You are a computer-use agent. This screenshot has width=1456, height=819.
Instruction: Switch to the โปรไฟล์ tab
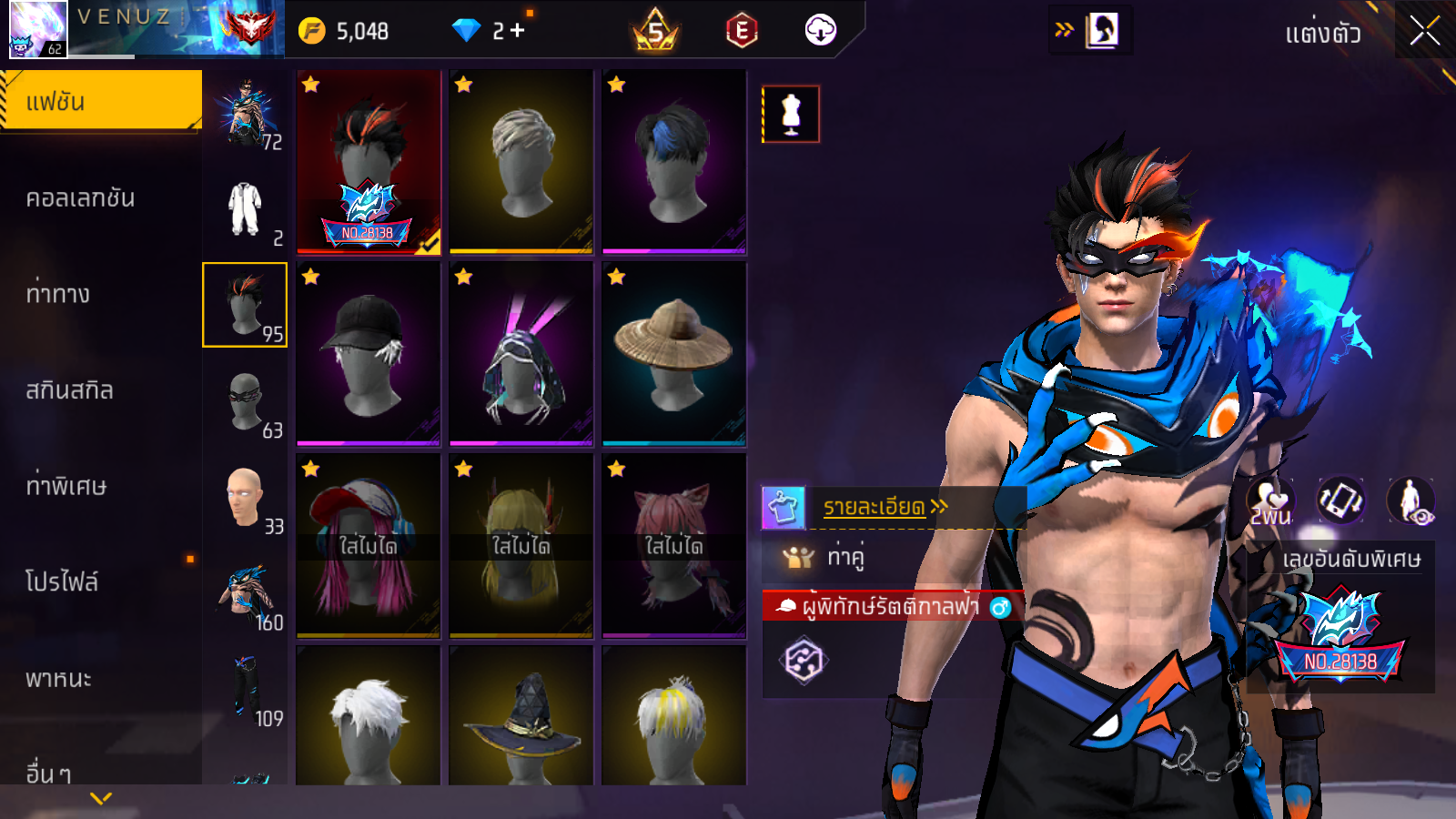click(x=62, y=582)
